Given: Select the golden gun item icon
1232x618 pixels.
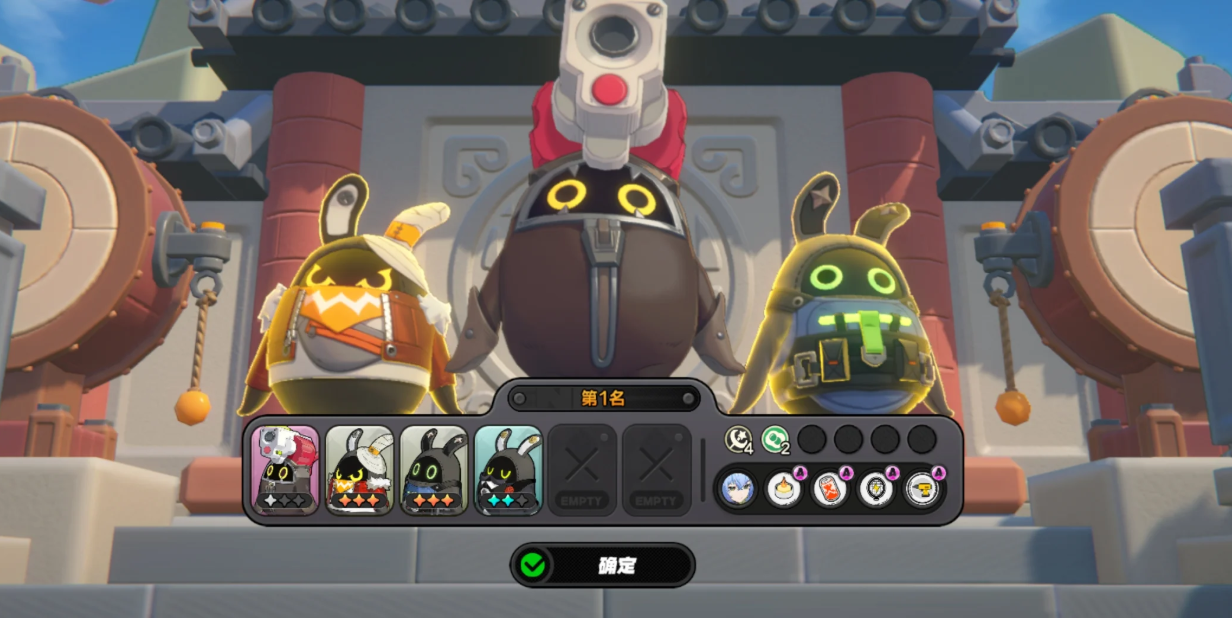Looking at the screenshot, I should 922,488.
